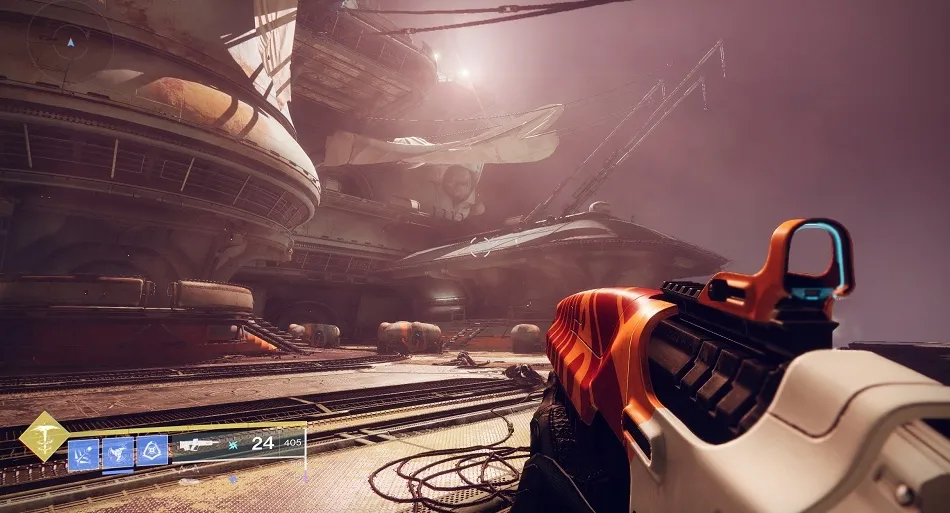
Task: Activate the class ability shield icon
Action: 152,451
